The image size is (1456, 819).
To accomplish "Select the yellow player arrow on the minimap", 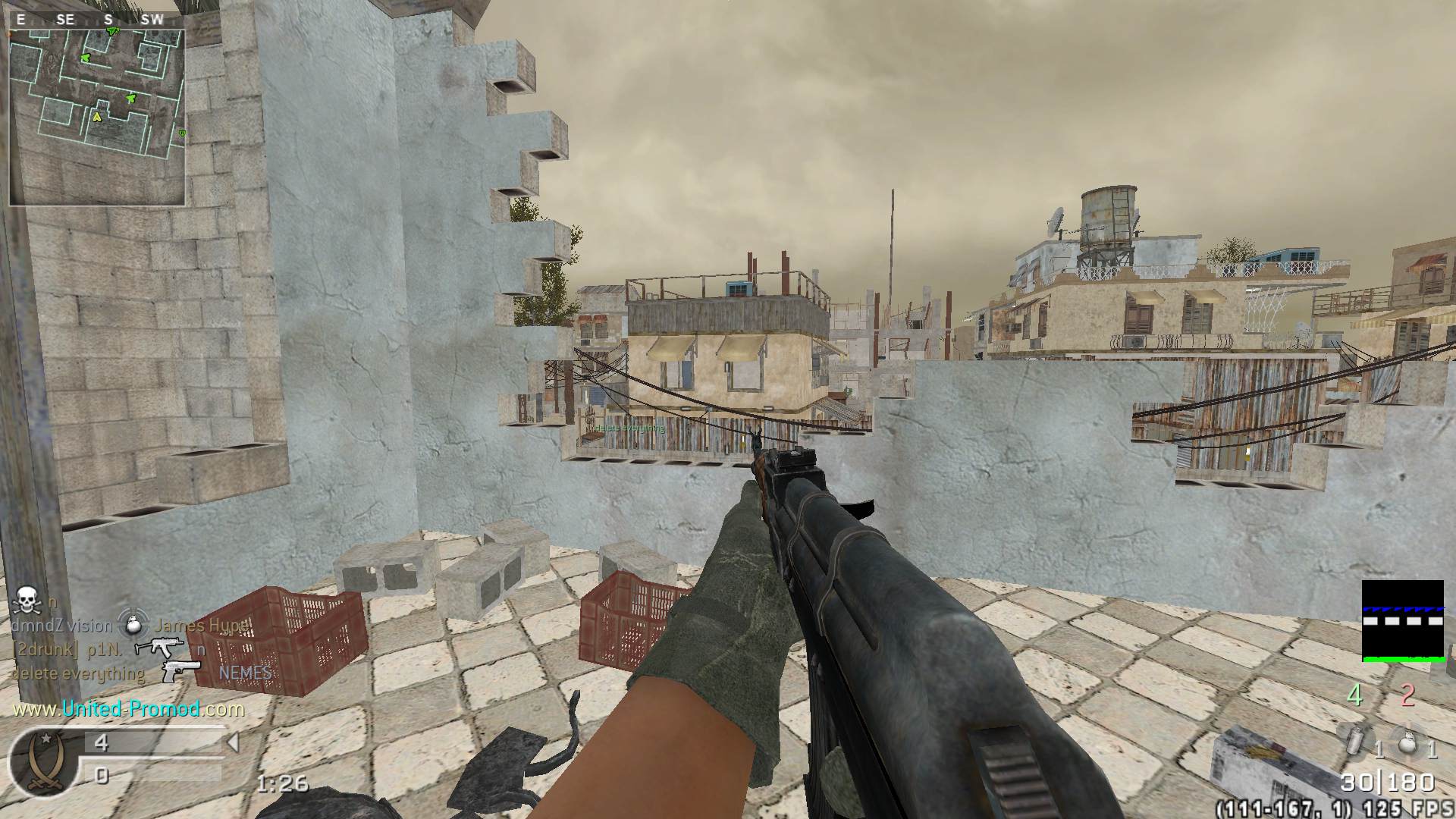I will (97, 117).
